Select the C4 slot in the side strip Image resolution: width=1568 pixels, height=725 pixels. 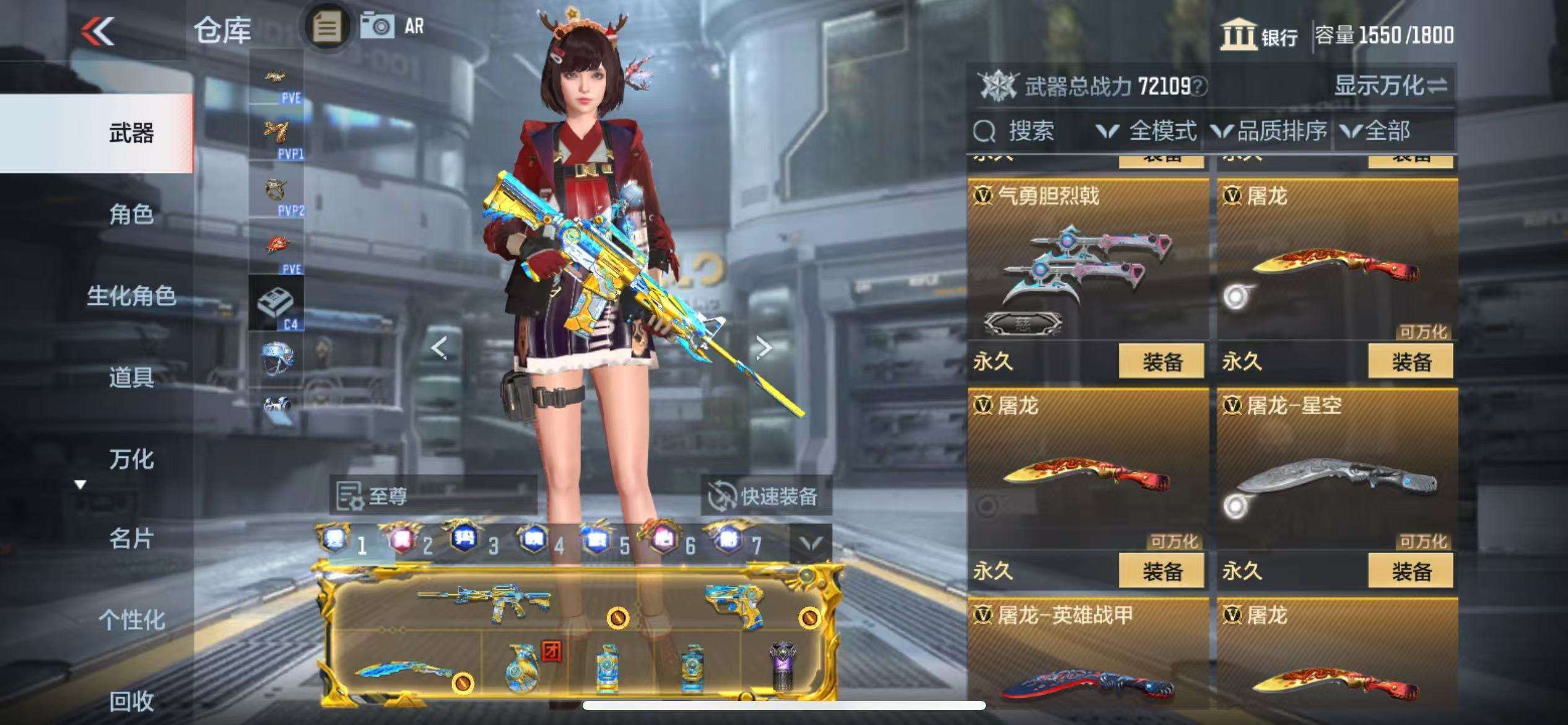(x=276, y=304)
